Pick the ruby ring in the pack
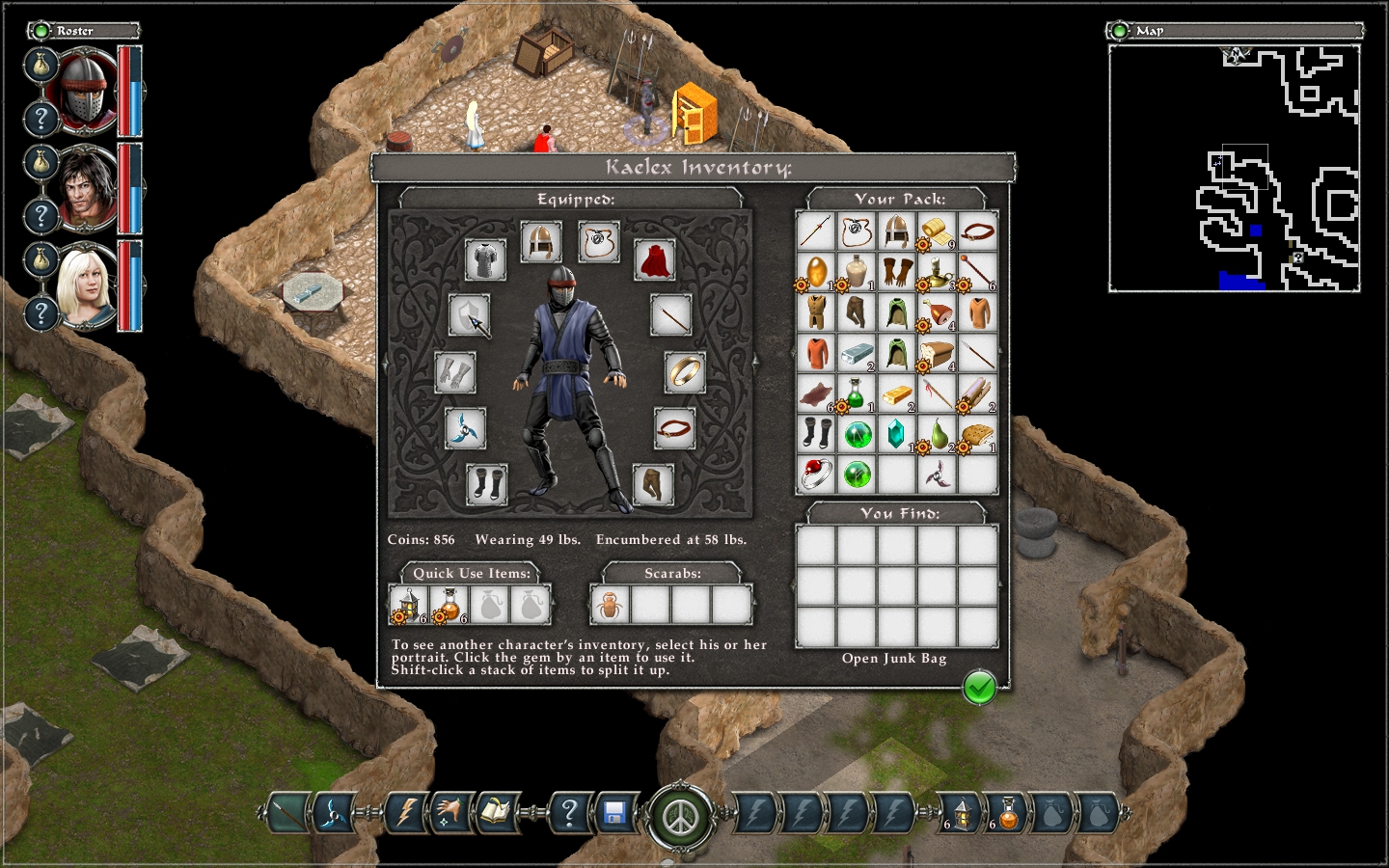 point(816,474)
